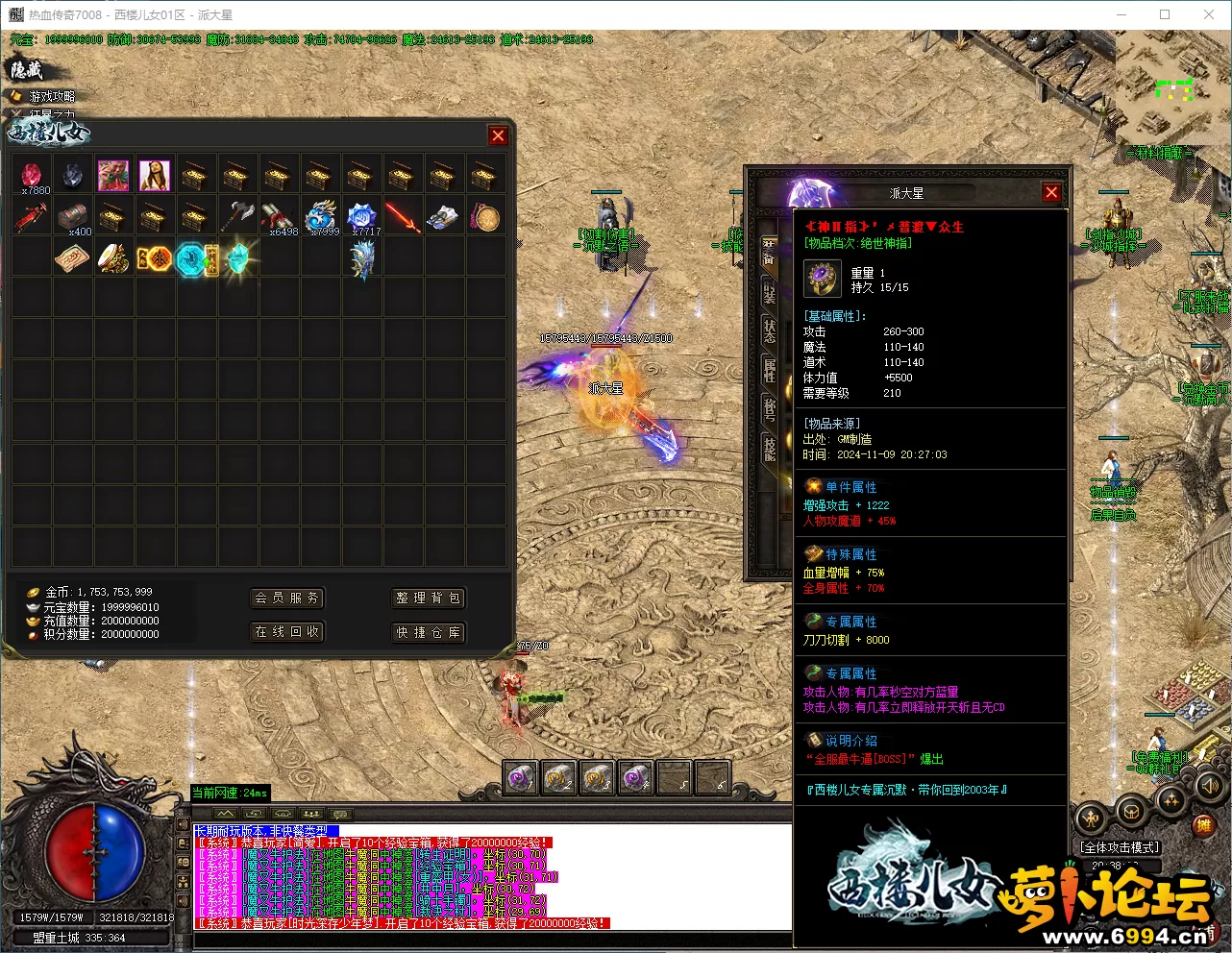The image size is (1232, 953).
Task: Select the wooden treasure chest stack x400
Action: (x=73, y=216)
